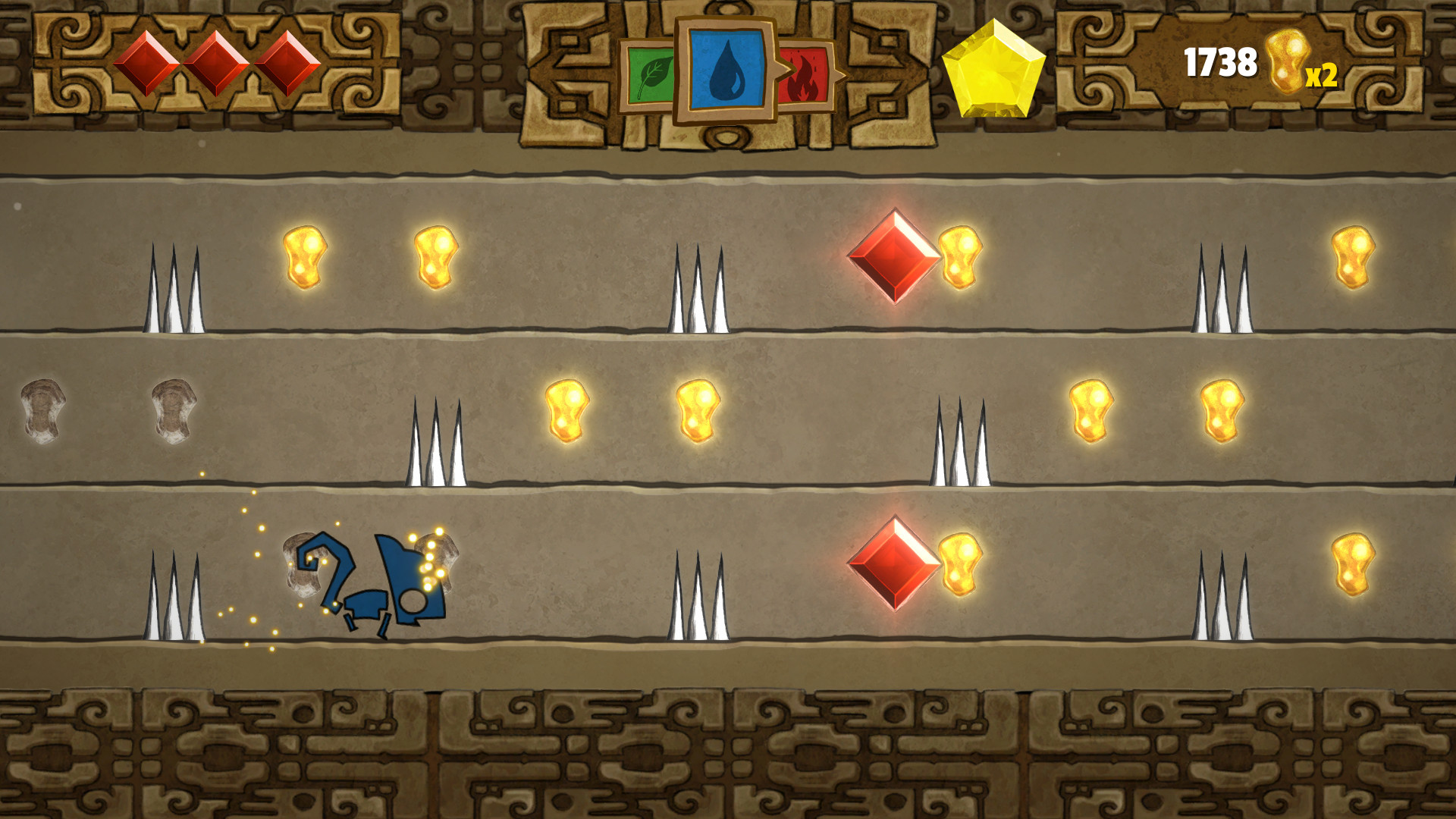Click the gold nugget above the top spikes
Viewport: 1456px width, 819px height.
pyautogui.click(x=303, y=258)
